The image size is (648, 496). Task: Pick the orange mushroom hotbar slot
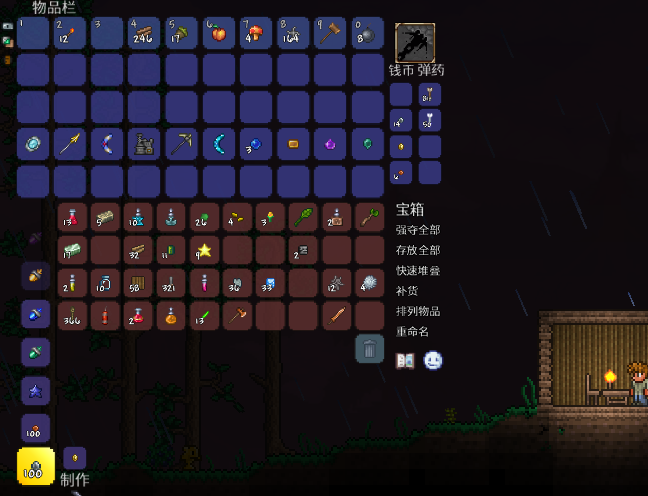256,34
